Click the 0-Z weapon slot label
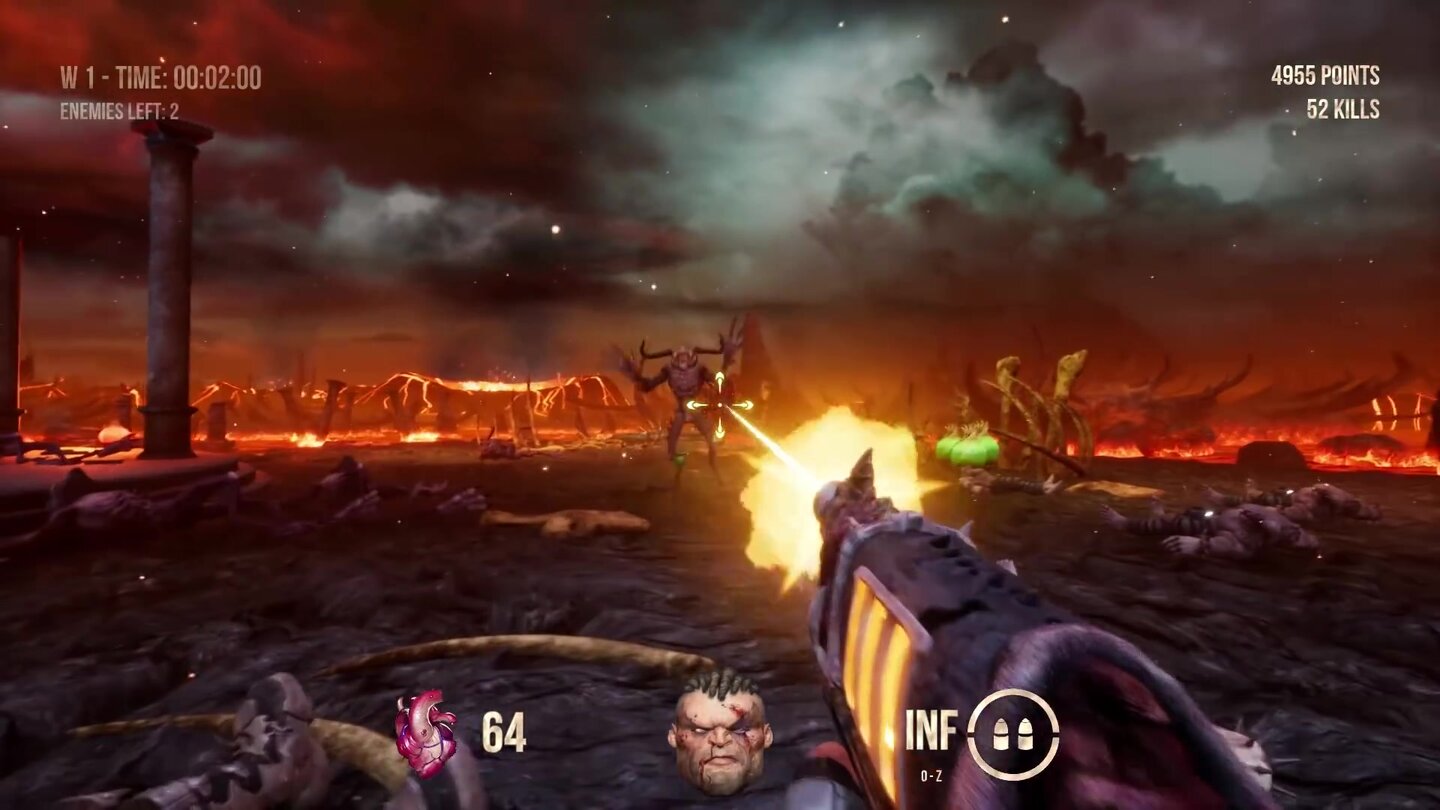The image size is (1440, 810). point(931,772)
